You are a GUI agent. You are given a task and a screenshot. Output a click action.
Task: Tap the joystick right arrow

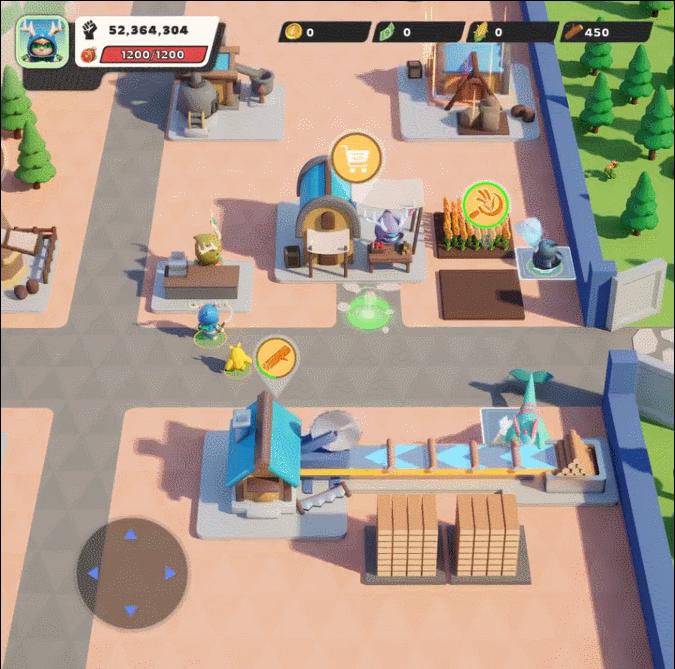click(169, 573)
